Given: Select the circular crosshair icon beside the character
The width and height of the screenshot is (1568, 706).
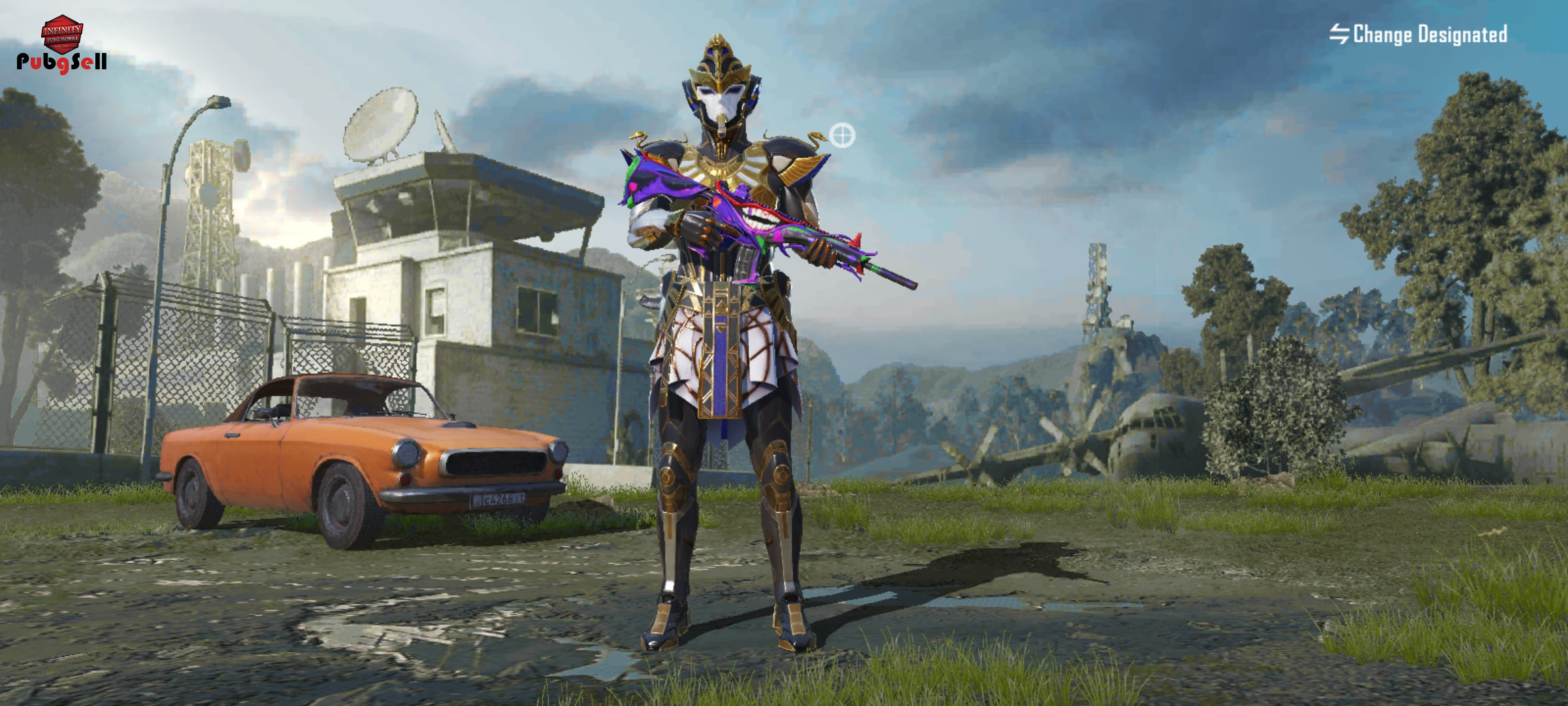Looking at the screenshot, I should pyautogui.click(x=841, y=136).
